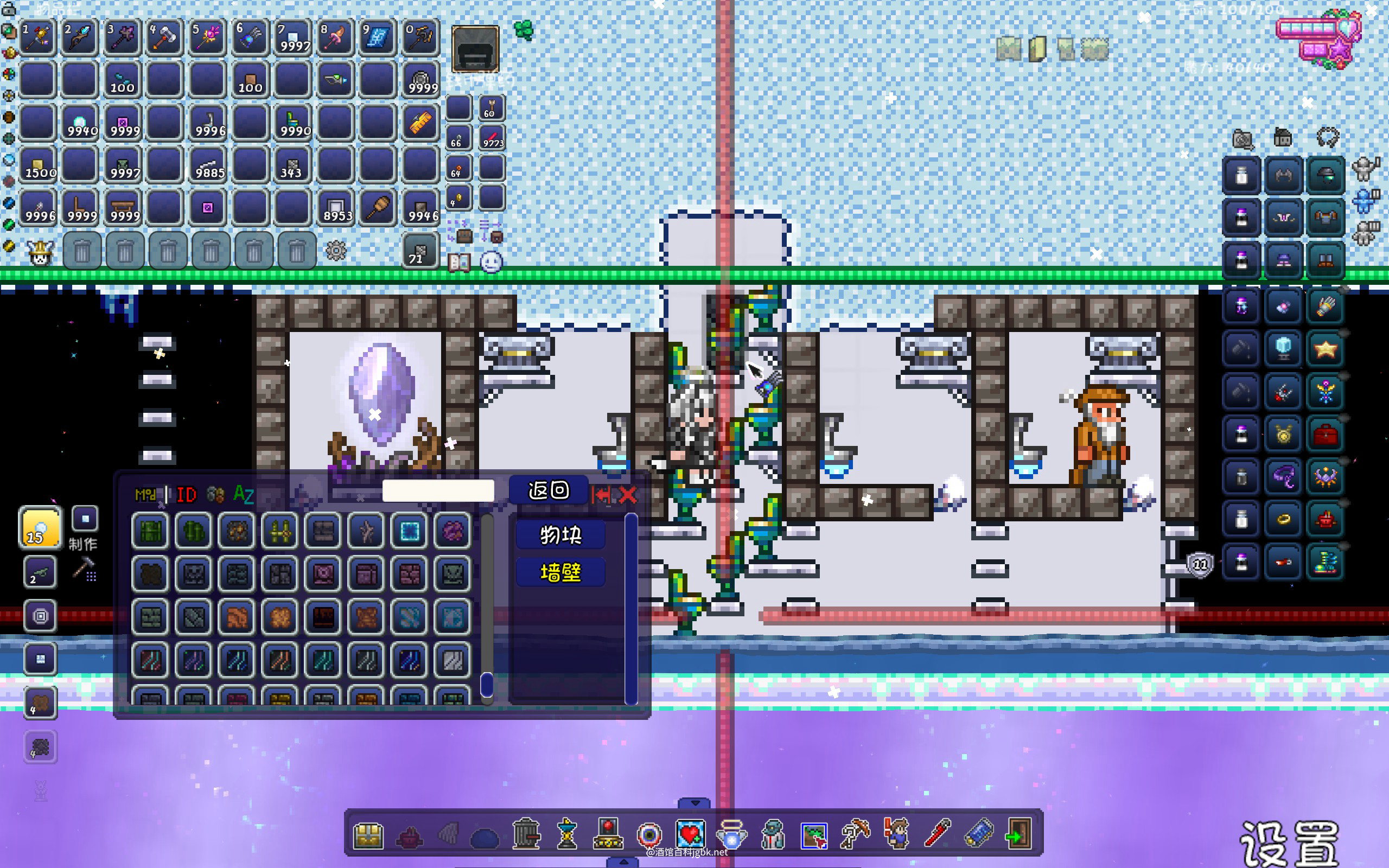This screenshot has height=868, width=1389.
Task: Click the 返回 back button
Action: [548, 490]
